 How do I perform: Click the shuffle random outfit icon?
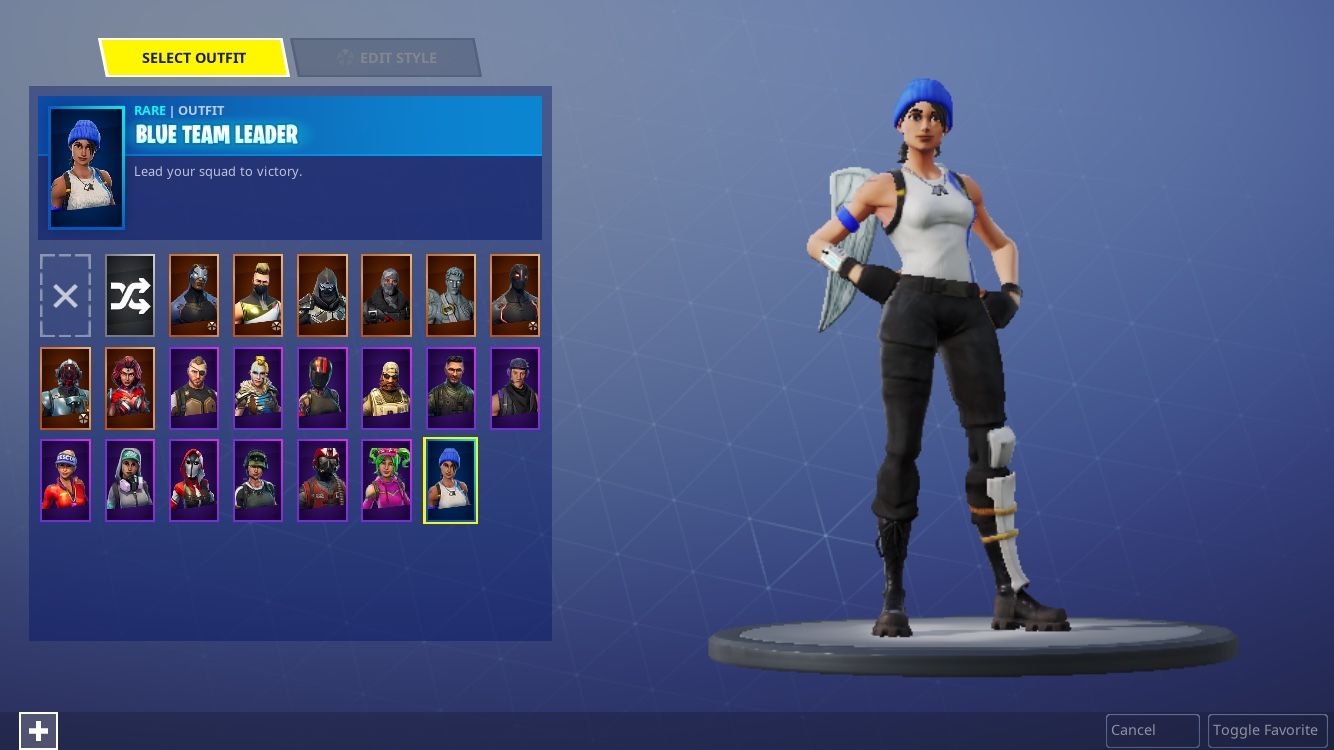(130, 295)
